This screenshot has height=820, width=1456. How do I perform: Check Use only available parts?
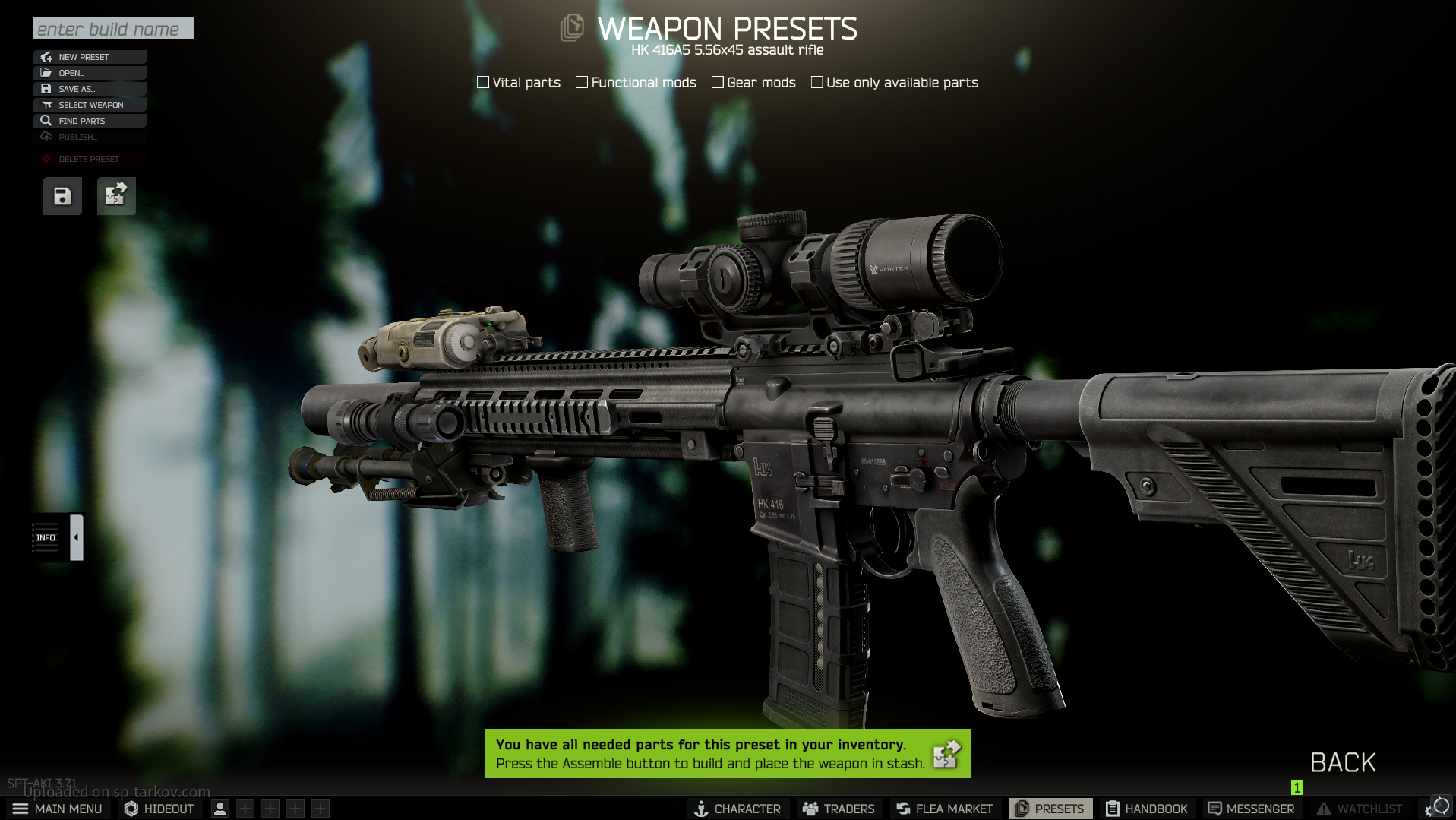pyautogui.click(x=817, y=82)
